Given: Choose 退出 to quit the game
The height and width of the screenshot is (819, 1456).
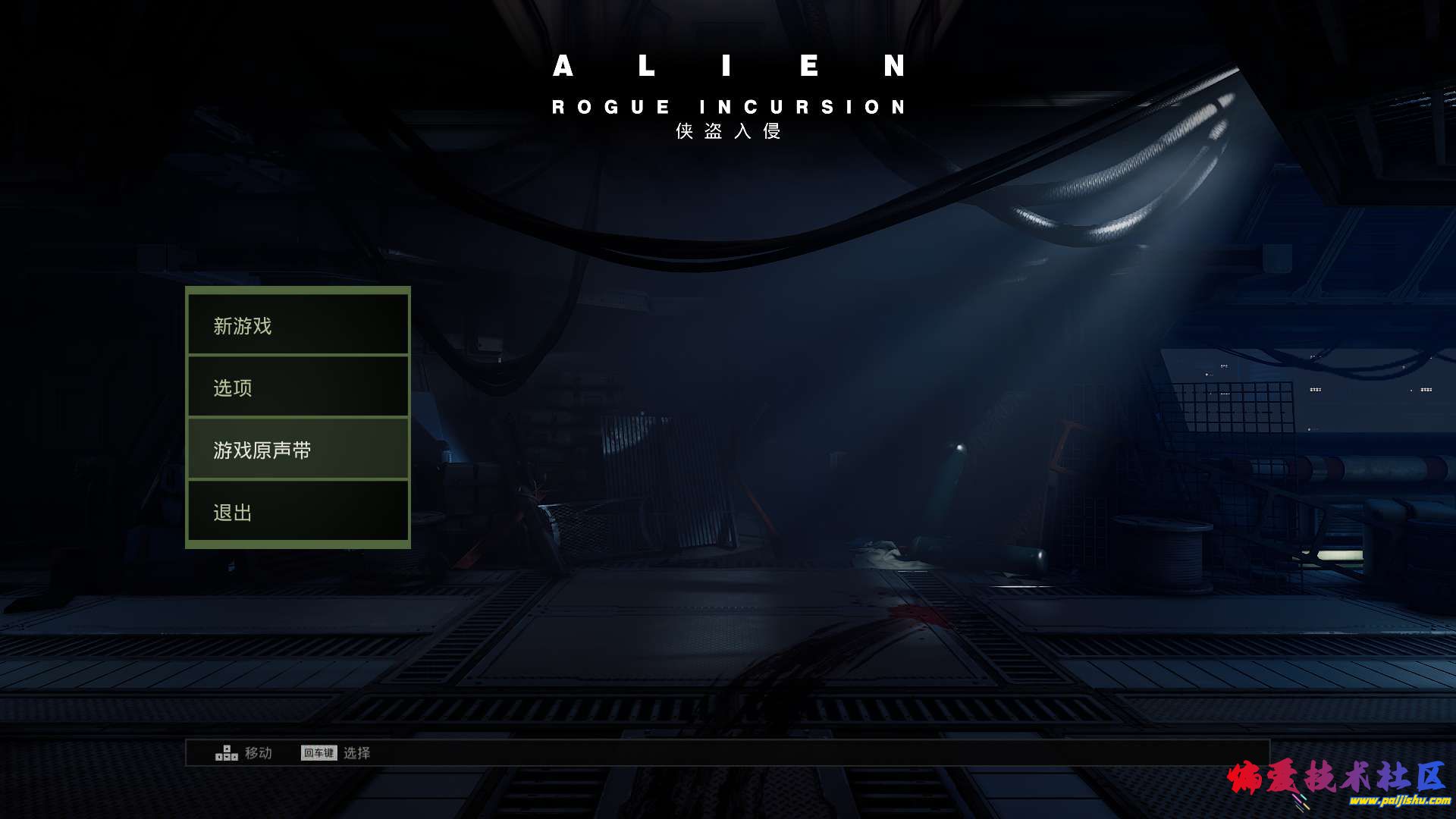Looking at the screenshot, I should tap(298, 512).
